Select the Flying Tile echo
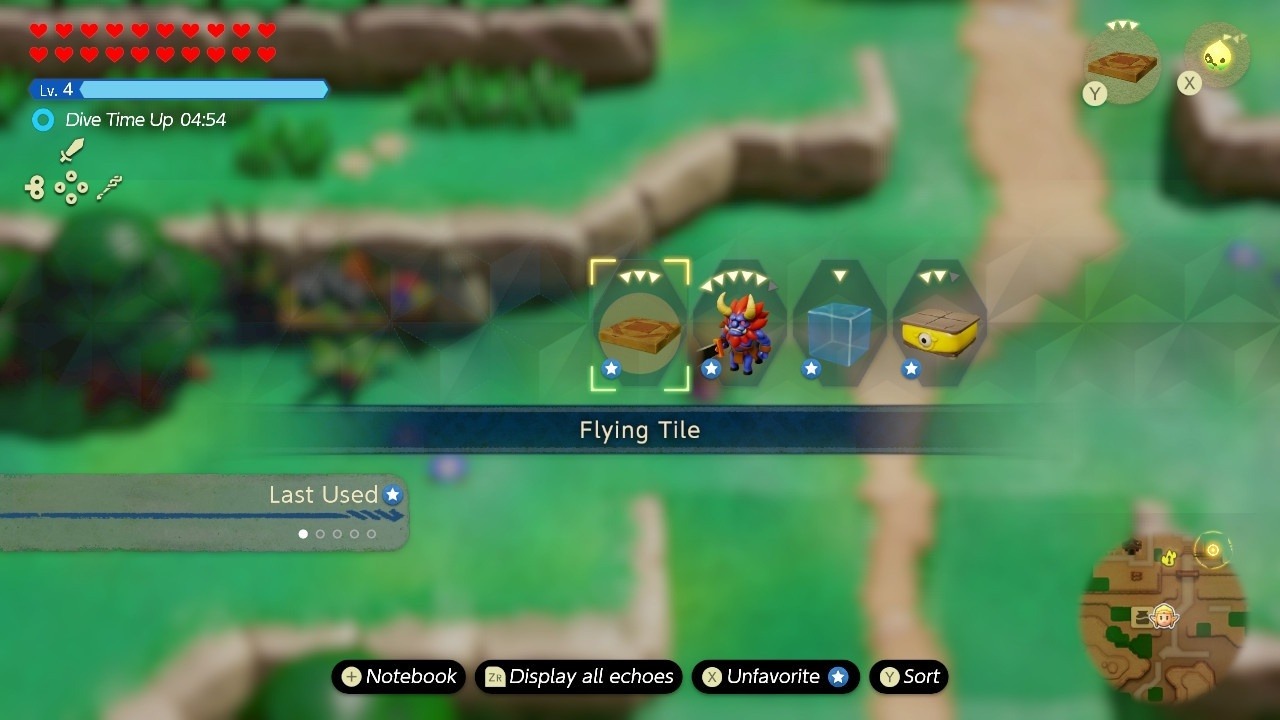Image resolution: width=1280 pixels, height=720 pixels. (638, 325)
